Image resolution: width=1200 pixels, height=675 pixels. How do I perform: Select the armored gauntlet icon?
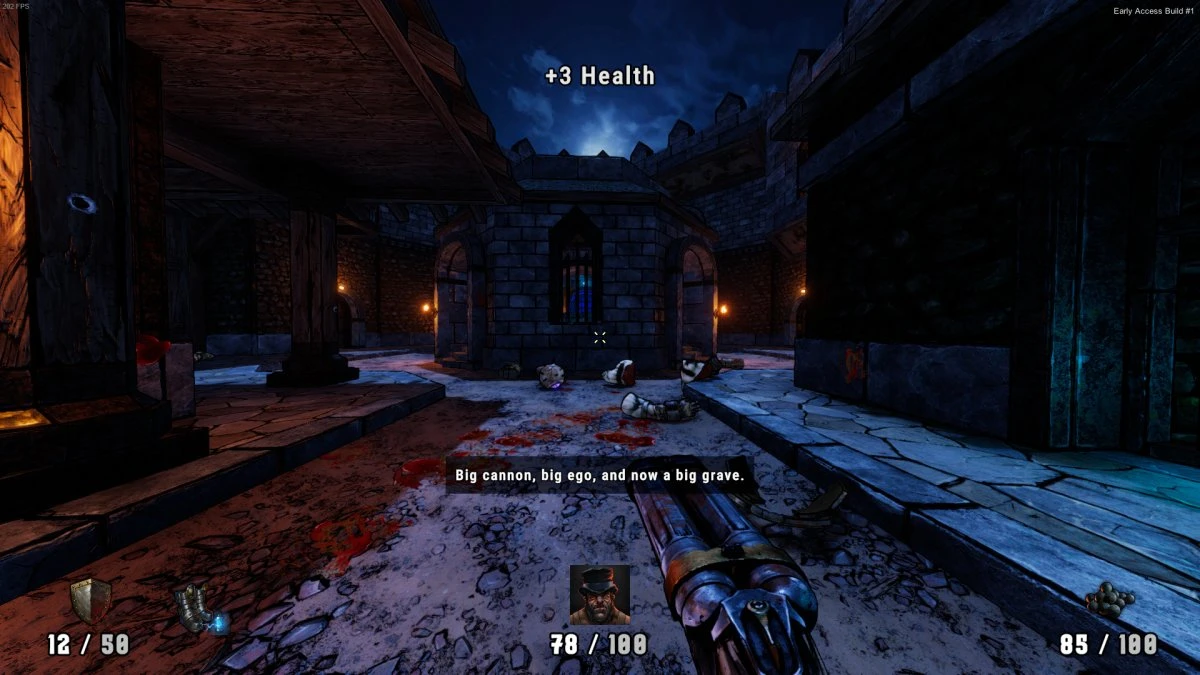pyautogui.click(x=200, y=609)
